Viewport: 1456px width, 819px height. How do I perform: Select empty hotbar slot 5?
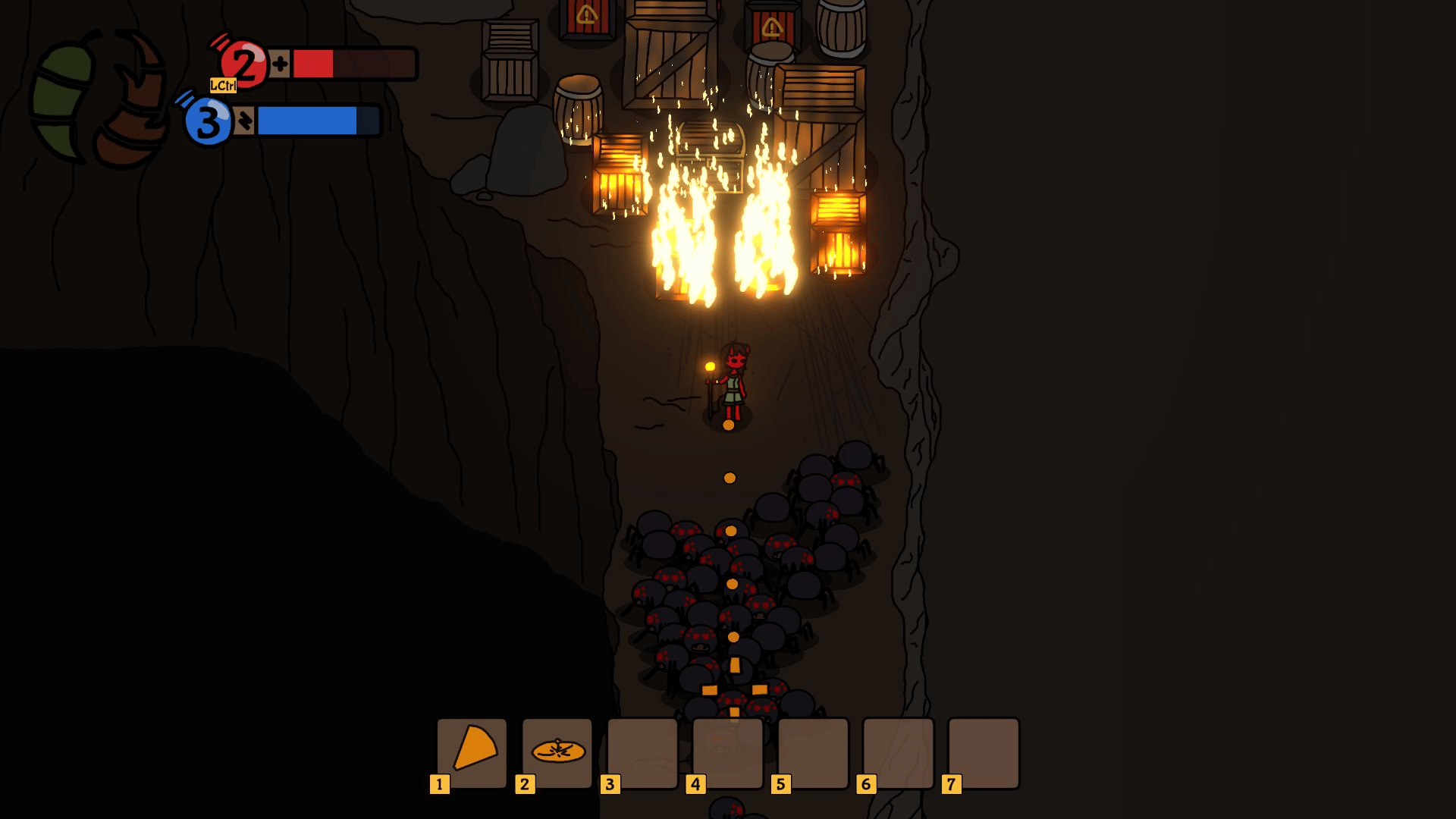click(x=813, y=752)
